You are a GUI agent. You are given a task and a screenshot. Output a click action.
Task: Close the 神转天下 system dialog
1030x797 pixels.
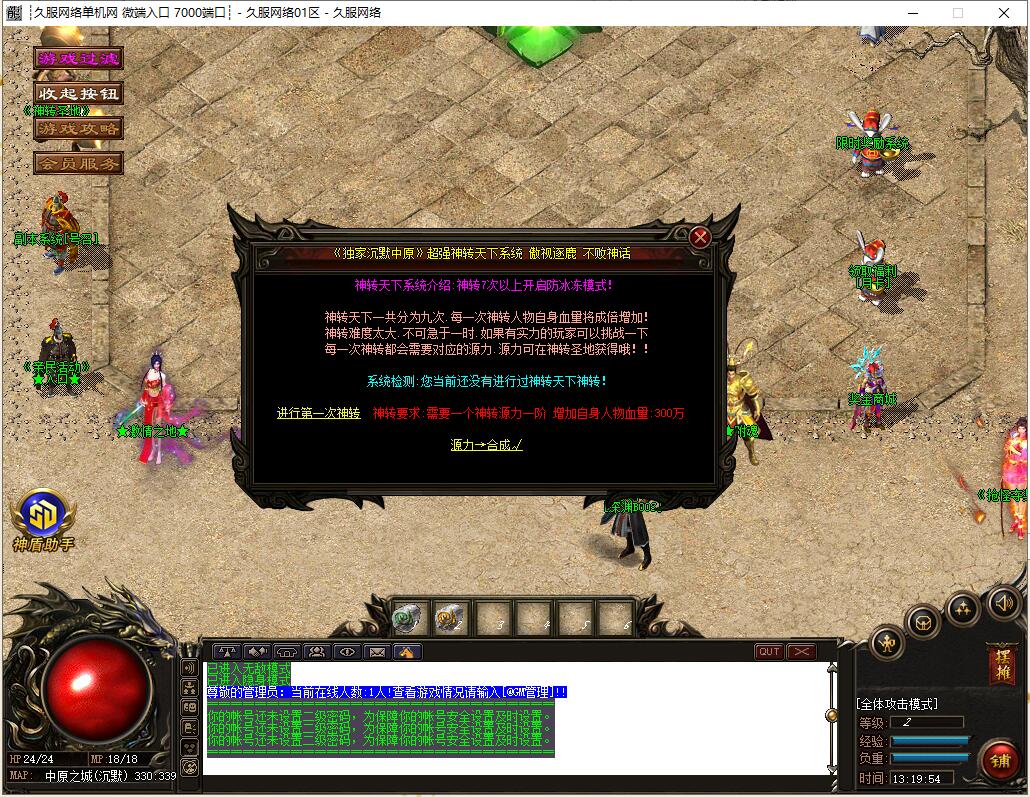click(700, 237)
